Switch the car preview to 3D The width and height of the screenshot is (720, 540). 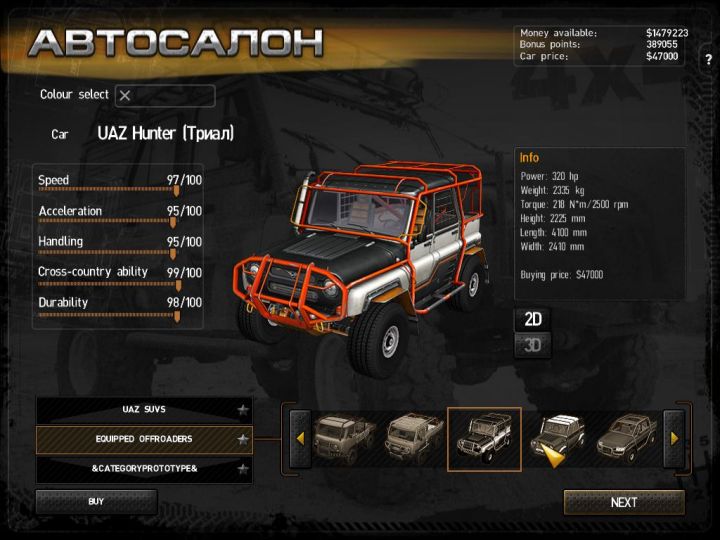click(x=533, y=346)
